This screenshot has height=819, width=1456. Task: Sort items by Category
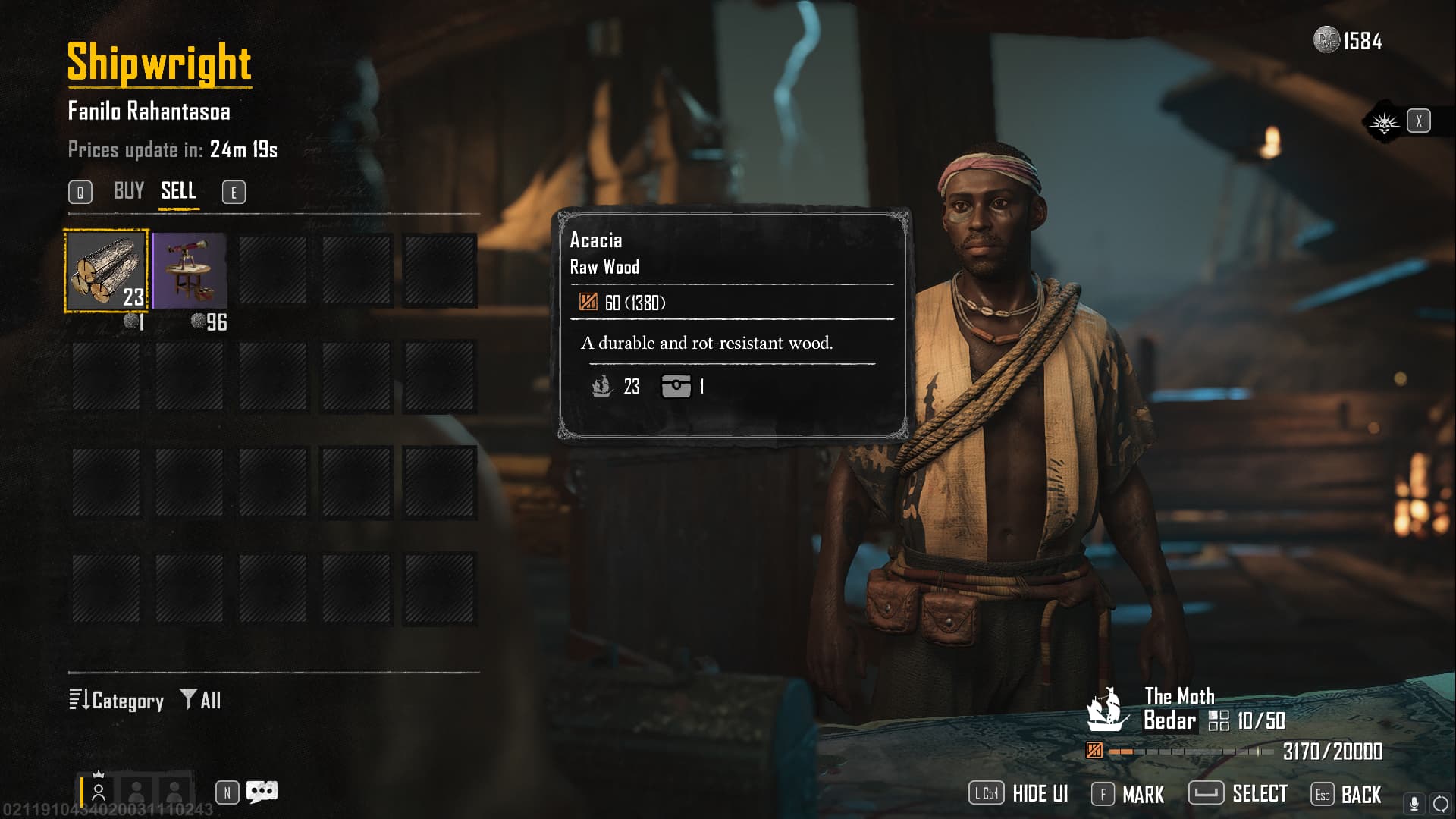tap(117, 700)
